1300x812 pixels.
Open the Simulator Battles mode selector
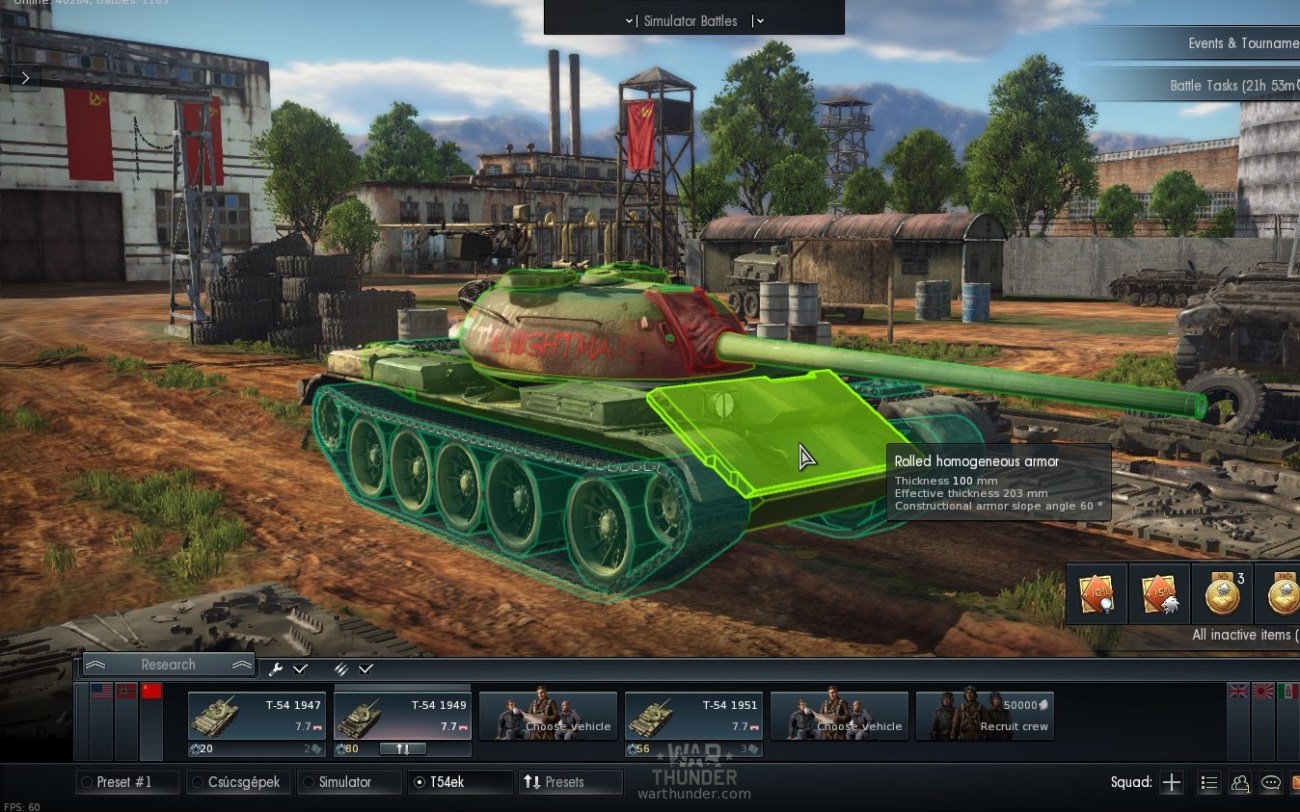point(691,21)
